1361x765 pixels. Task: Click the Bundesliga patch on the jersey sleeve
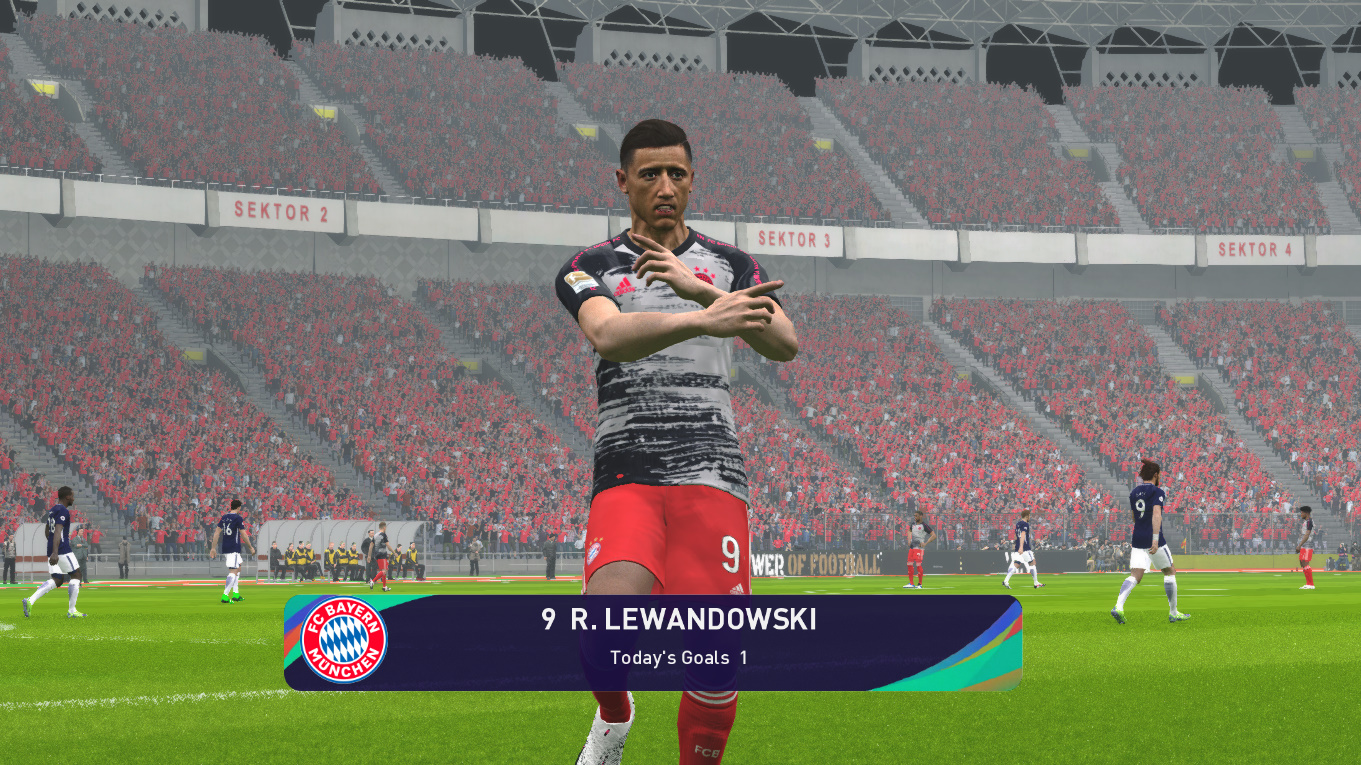point(582,283)
